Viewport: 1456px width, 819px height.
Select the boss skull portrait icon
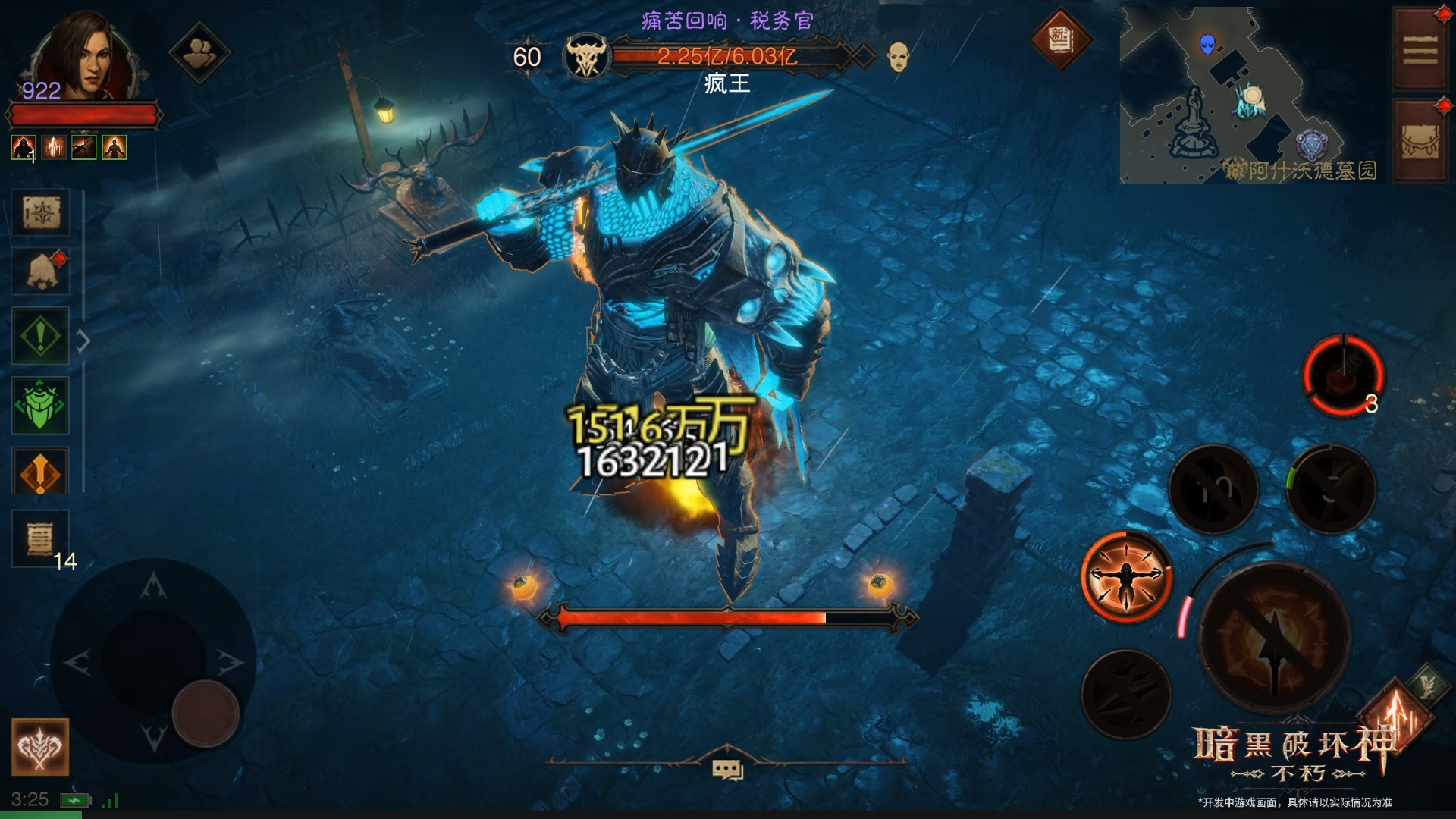click(585, 57)
